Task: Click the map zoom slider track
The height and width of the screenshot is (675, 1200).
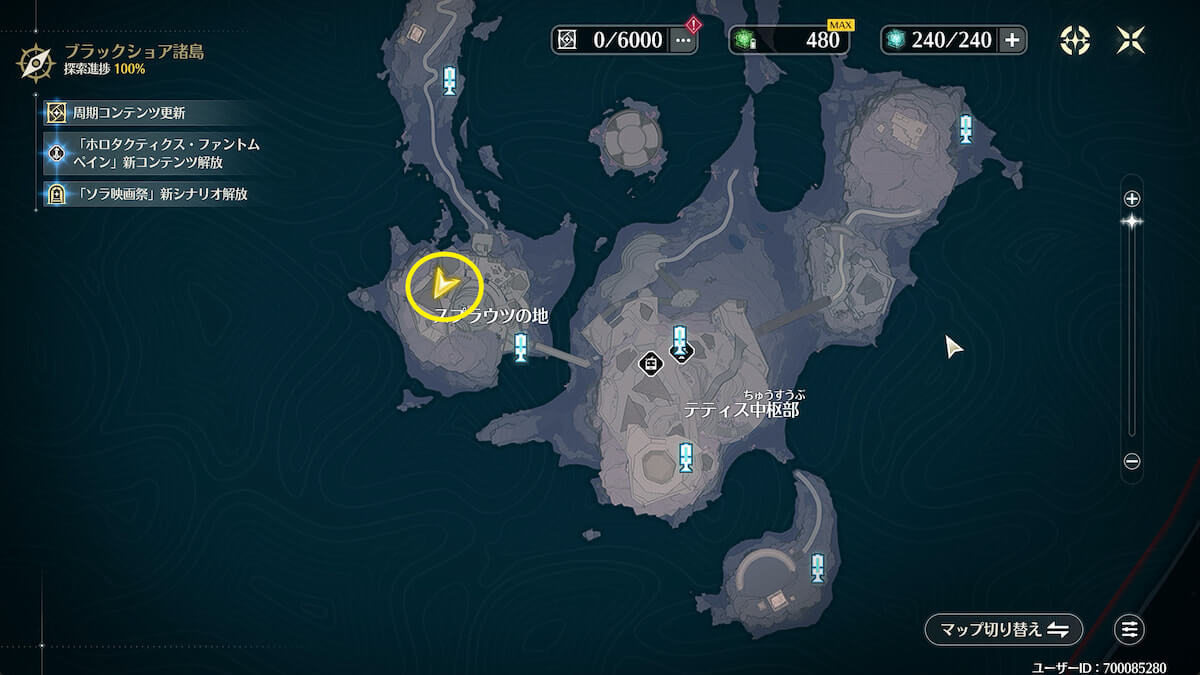Action: click(x=1132, y=330)
